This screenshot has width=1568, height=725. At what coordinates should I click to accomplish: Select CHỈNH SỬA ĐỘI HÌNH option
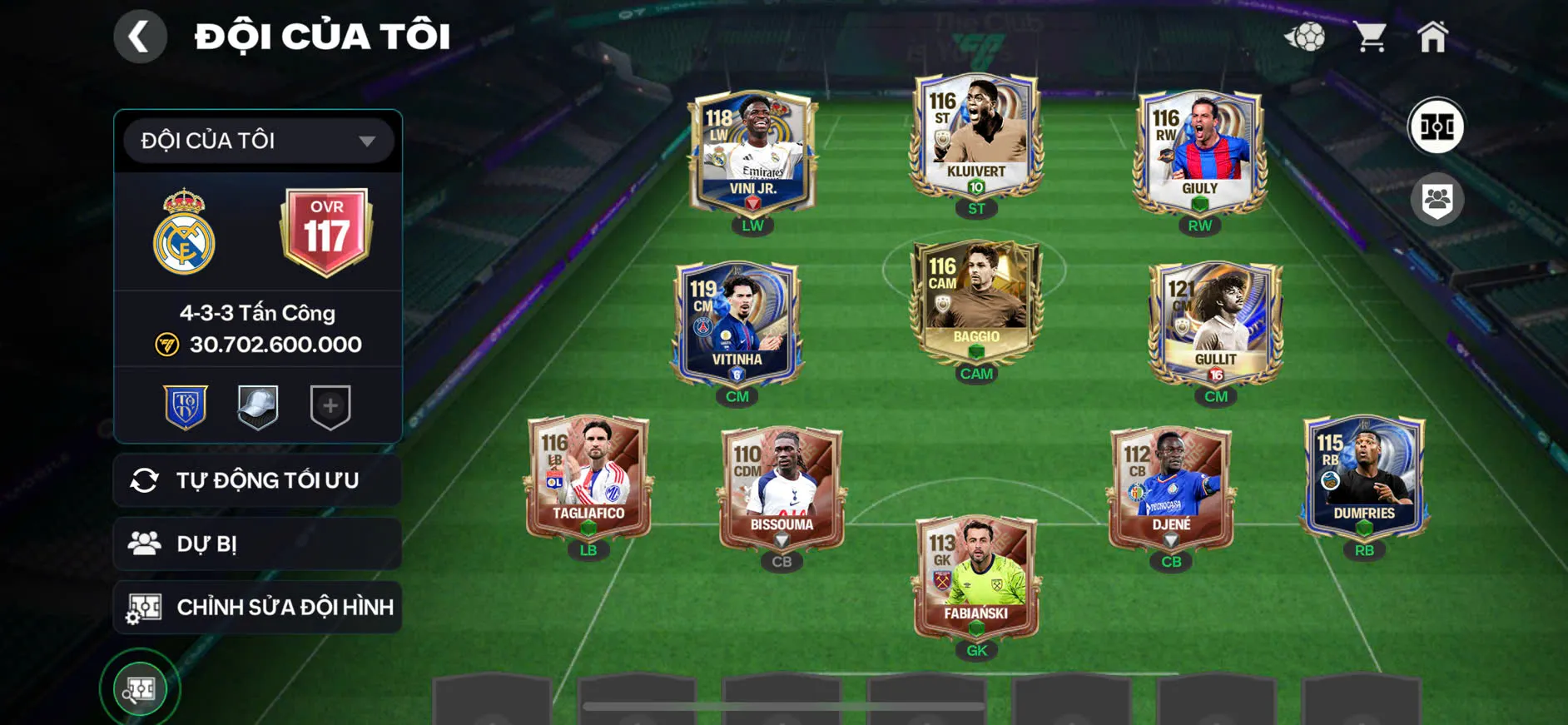257,607
